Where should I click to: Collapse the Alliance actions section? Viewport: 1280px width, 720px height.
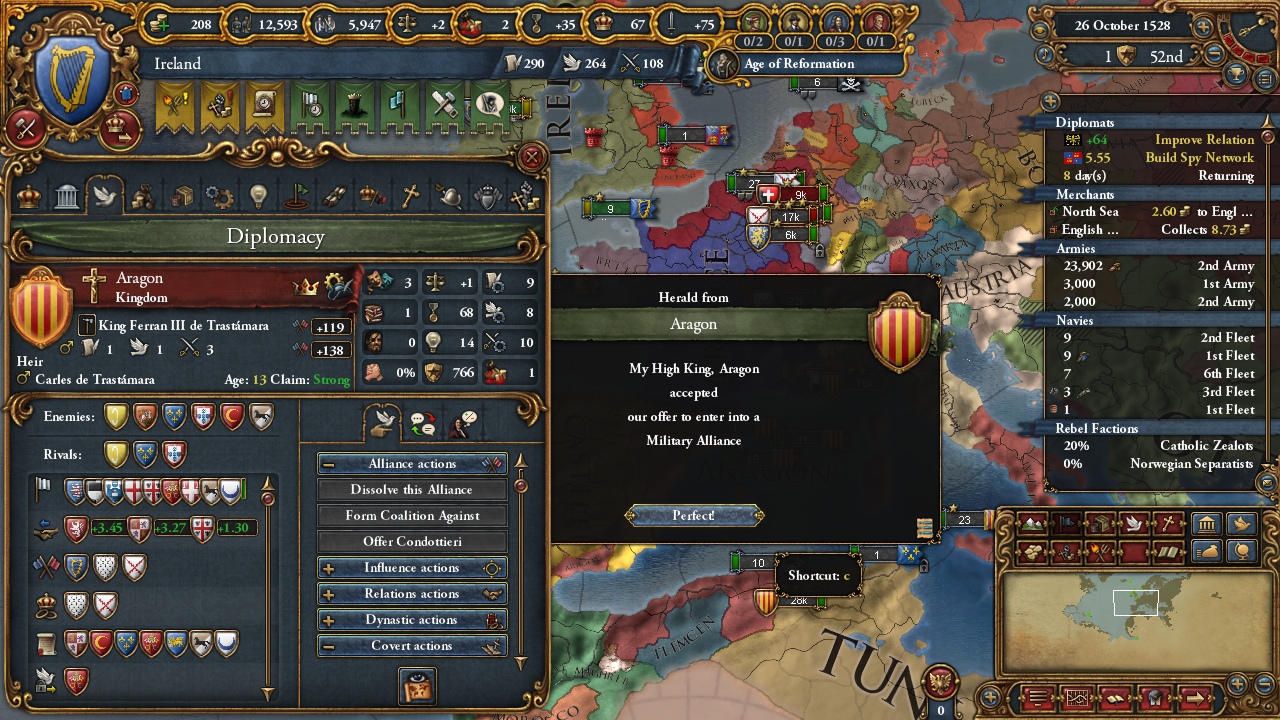coord(411,463)
